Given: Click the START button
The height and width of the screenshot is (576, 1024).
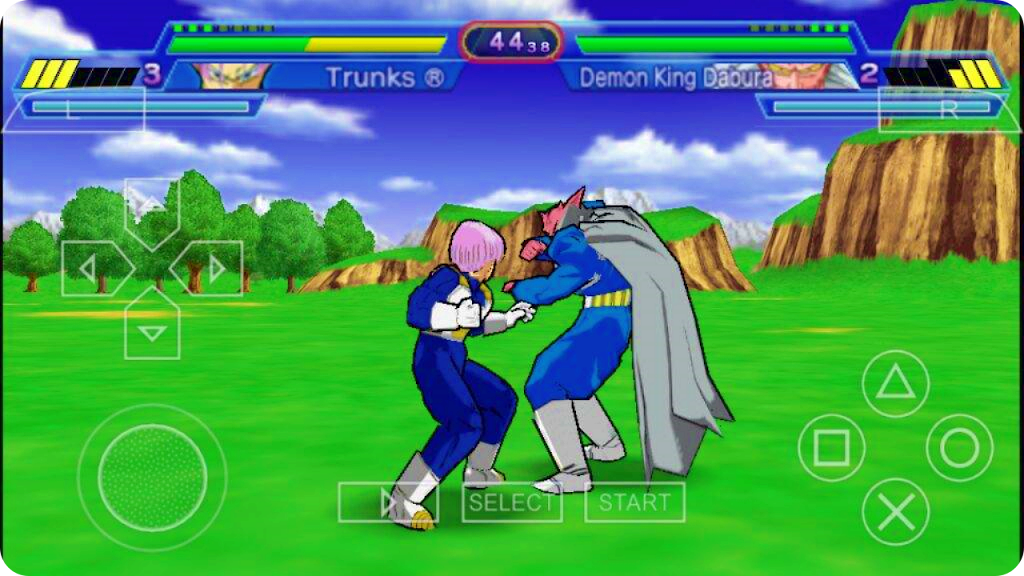Looking at the screenshot, I should point(635,502).
